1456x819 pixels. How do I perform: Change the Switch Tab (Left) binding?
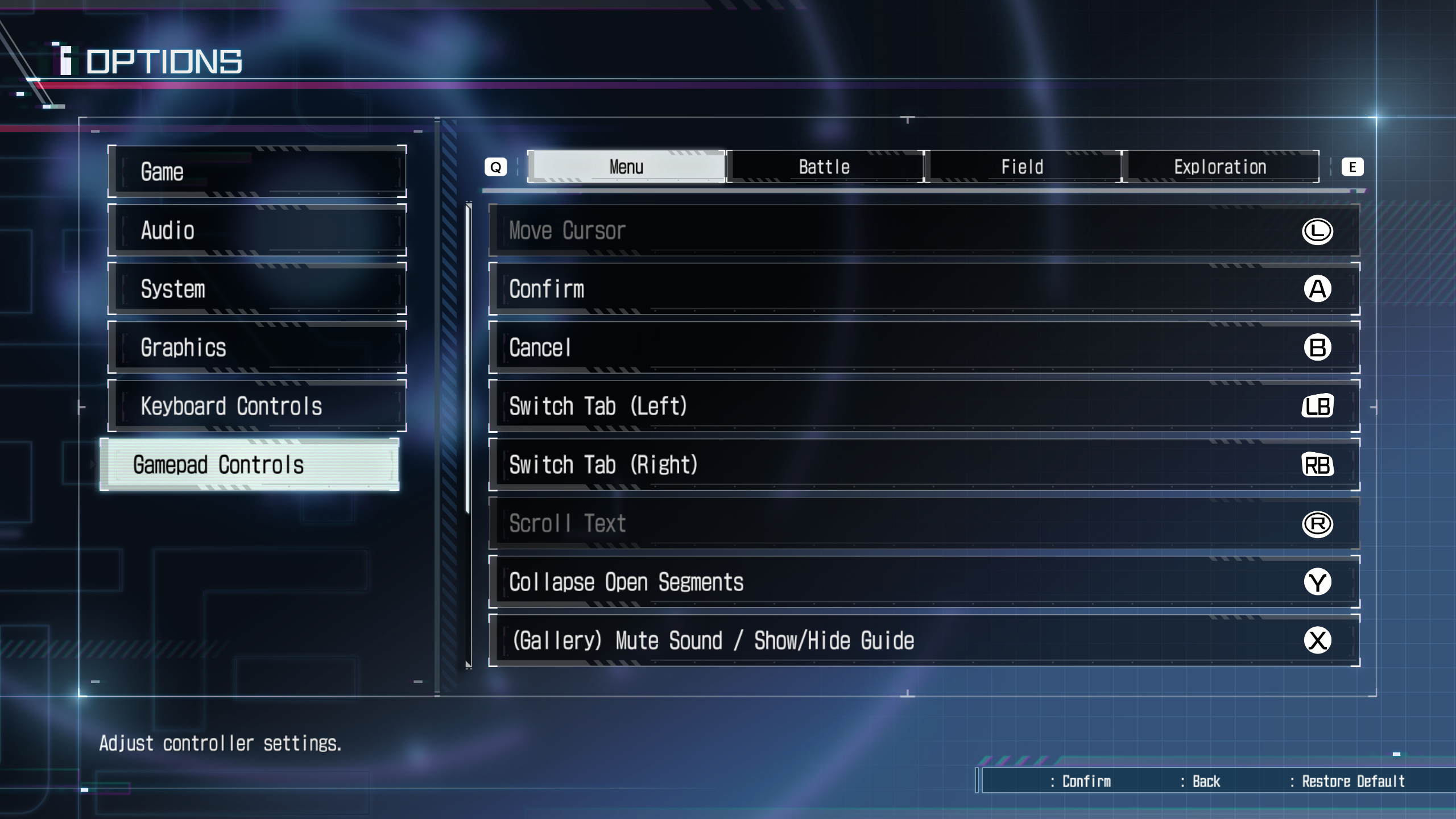pyautogui.click(x=924, y=406)
